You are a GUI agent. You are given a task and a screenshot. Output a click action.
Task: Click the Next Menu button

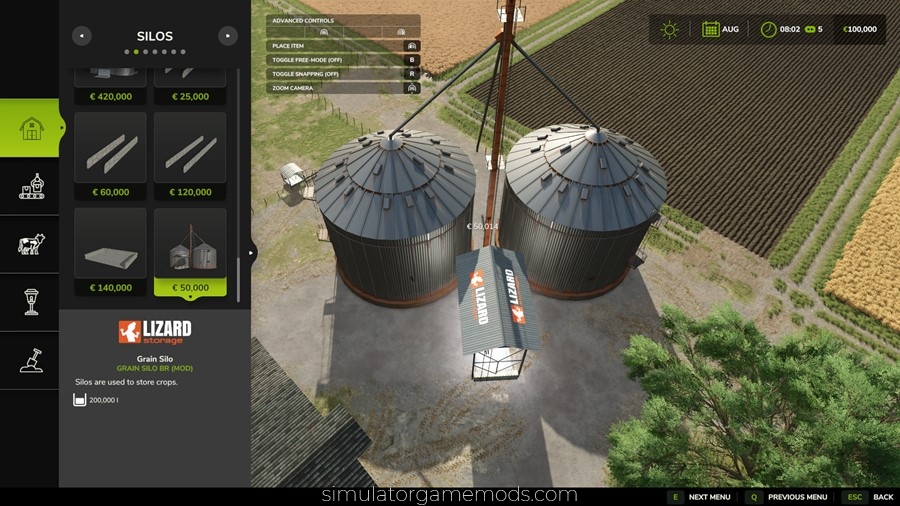coord(700,497)
